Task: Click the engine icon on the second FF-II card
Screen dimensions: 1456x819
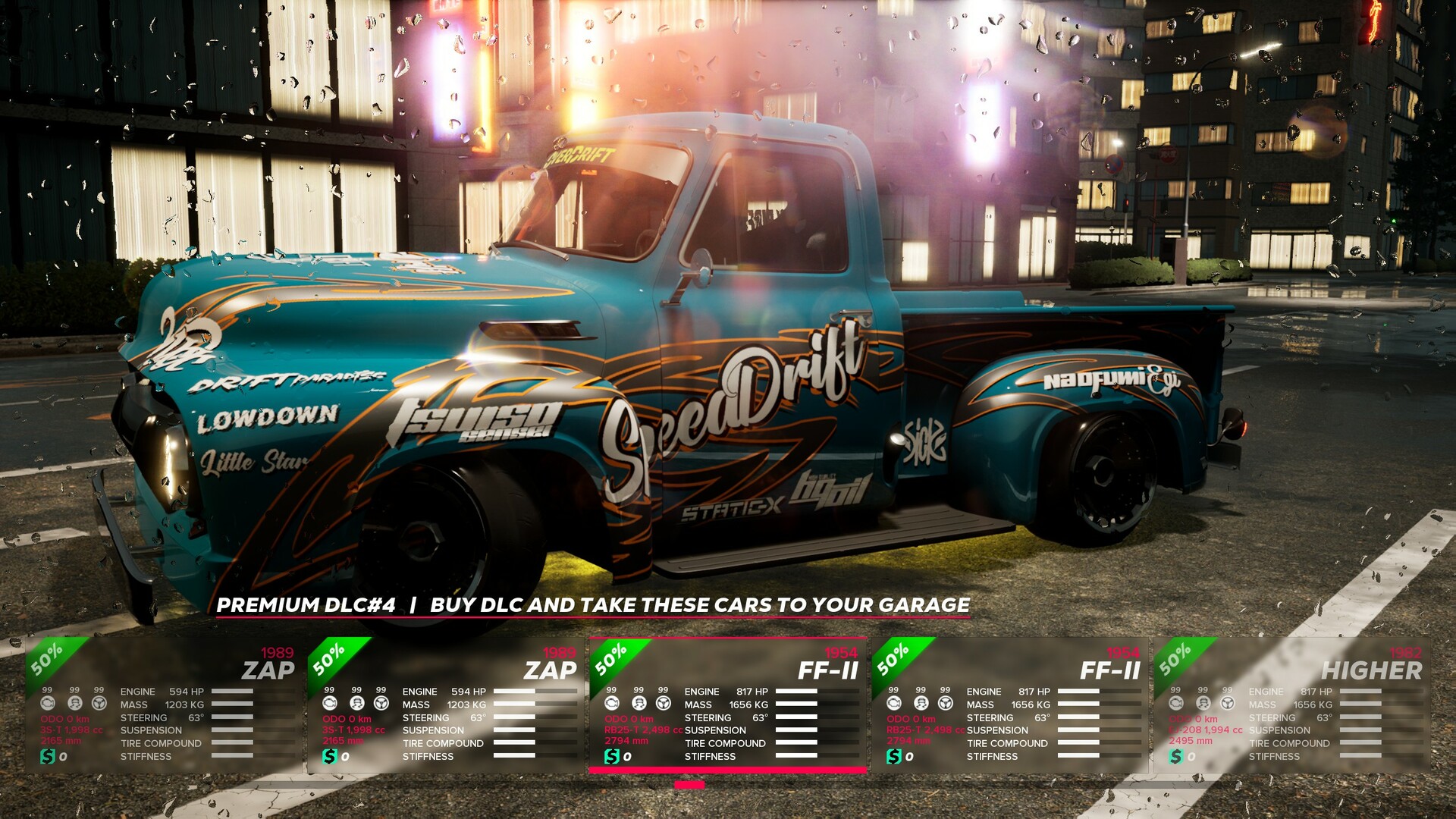Action: (x=893, y=703)
